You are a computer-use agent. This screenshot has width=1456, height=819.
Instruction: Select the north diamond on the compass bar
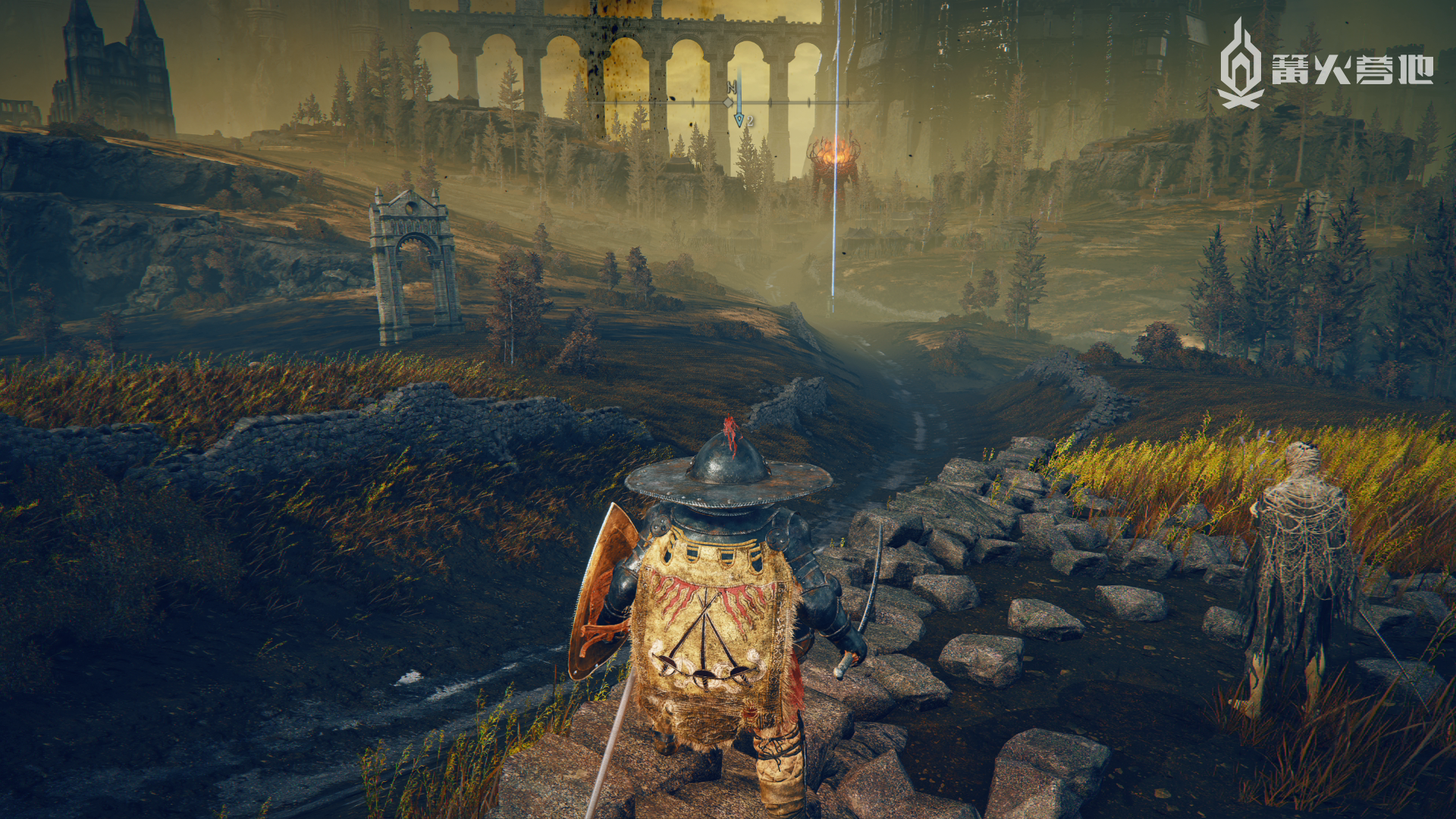pos(729,102)
